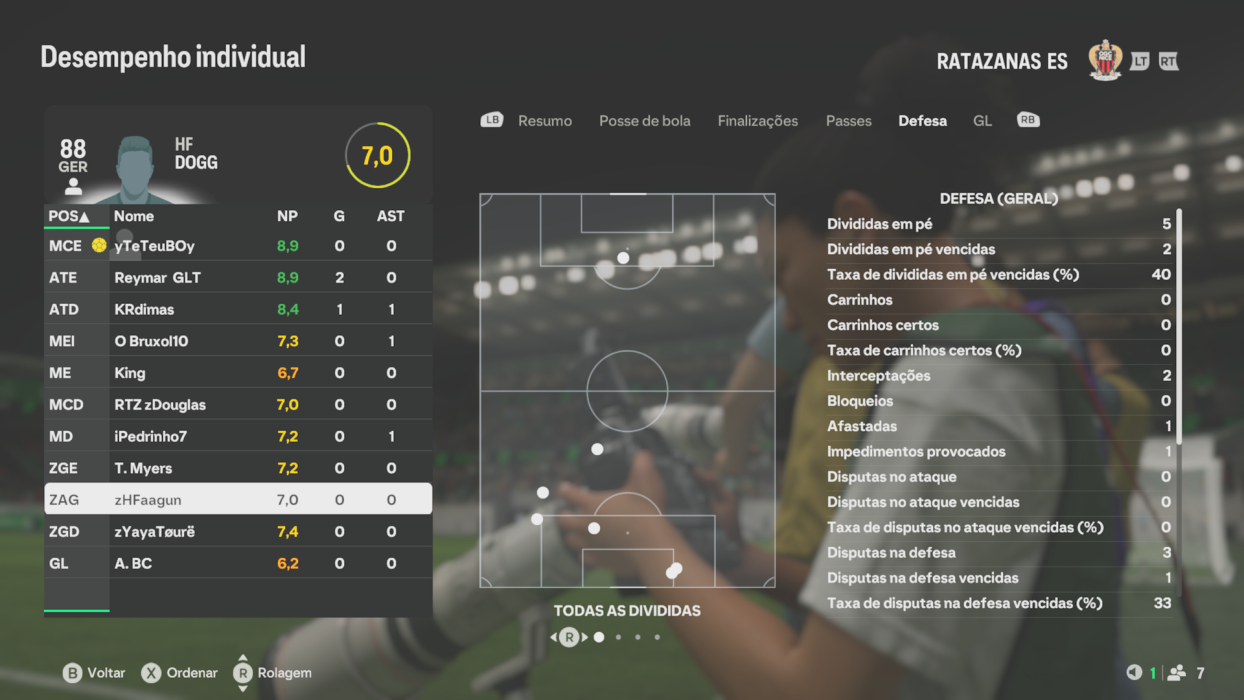Pick the O Bruxo10 row
Viewport: 1244px width, 700px height.
[x=238, y=342]
